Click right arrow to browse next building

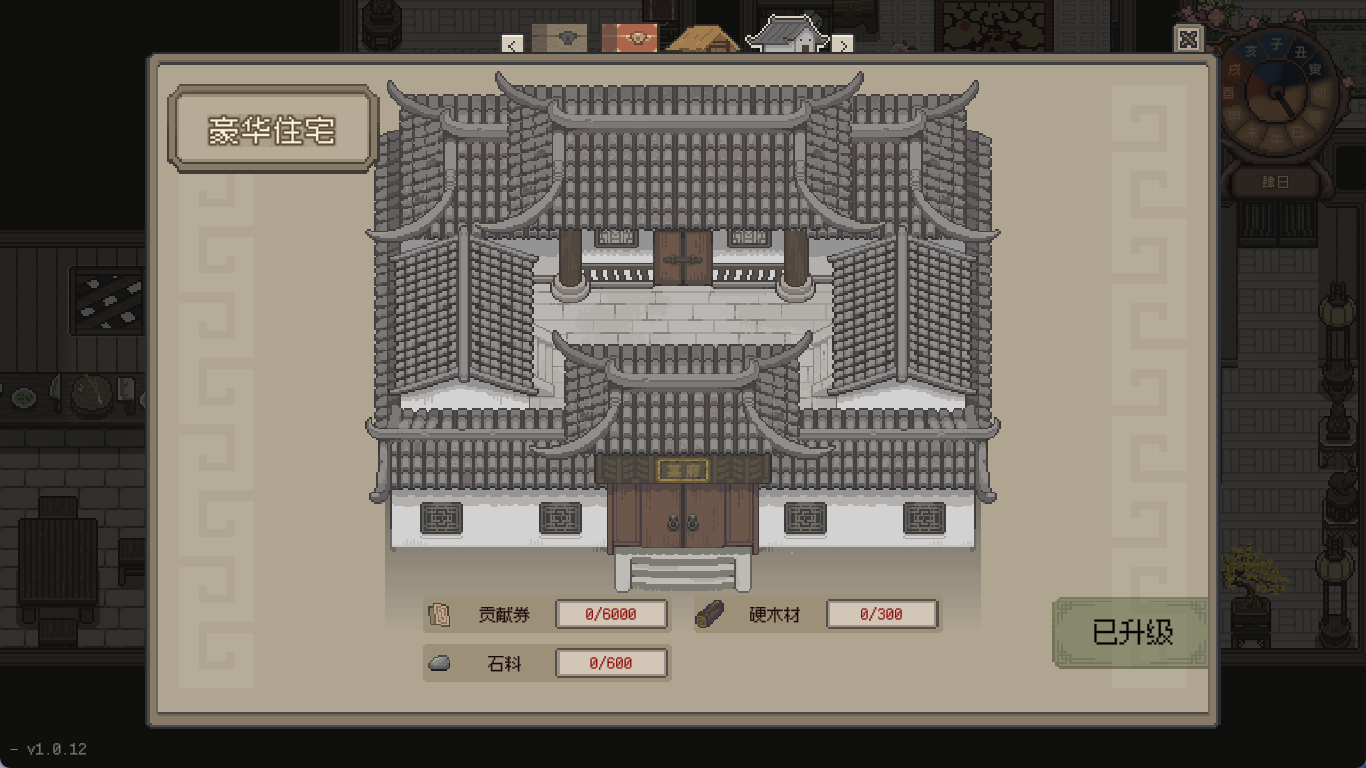click(x=843, y=44)
